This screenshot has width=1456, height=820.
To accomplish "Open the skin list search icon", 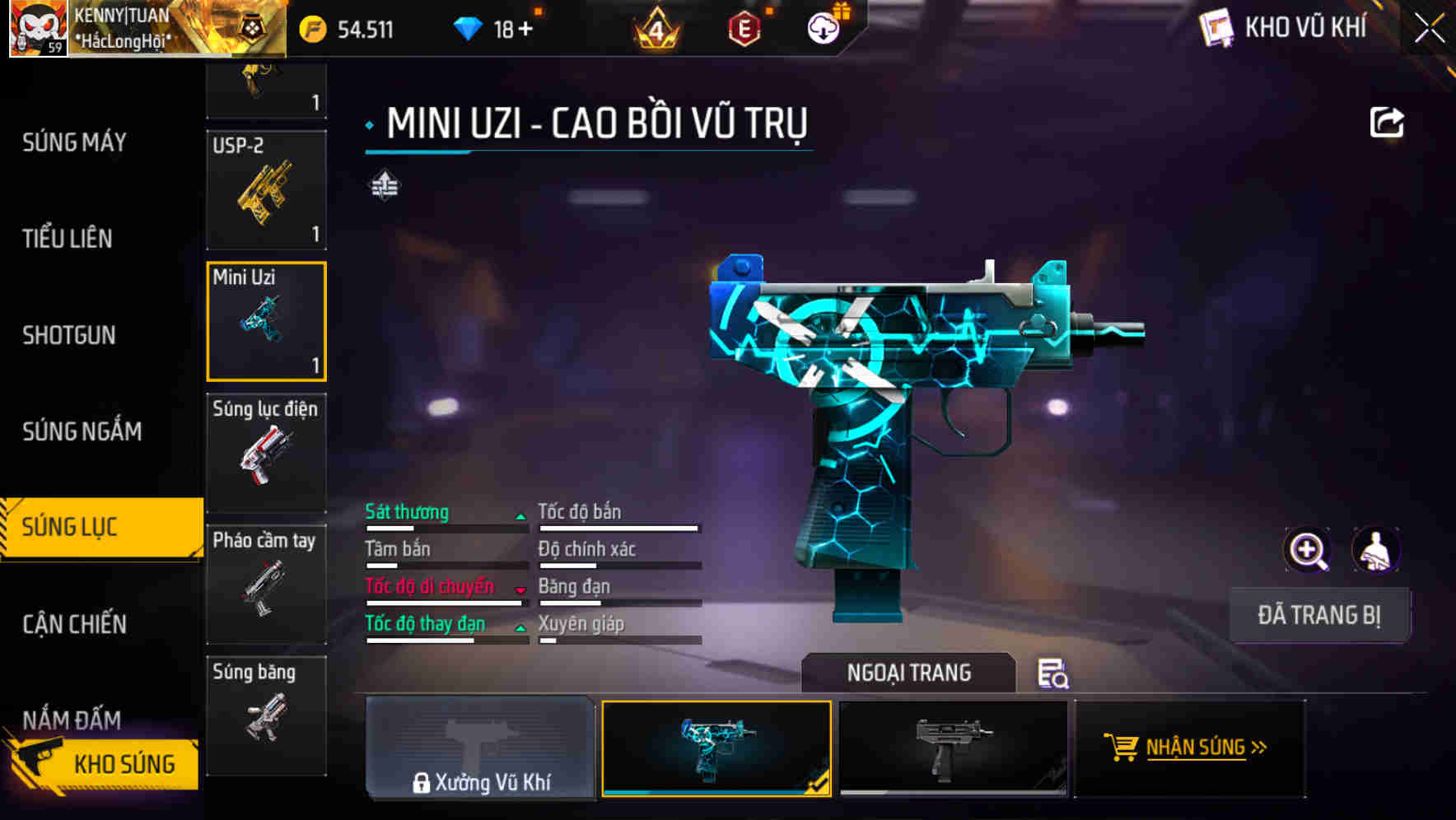I will pos(1052,673).
